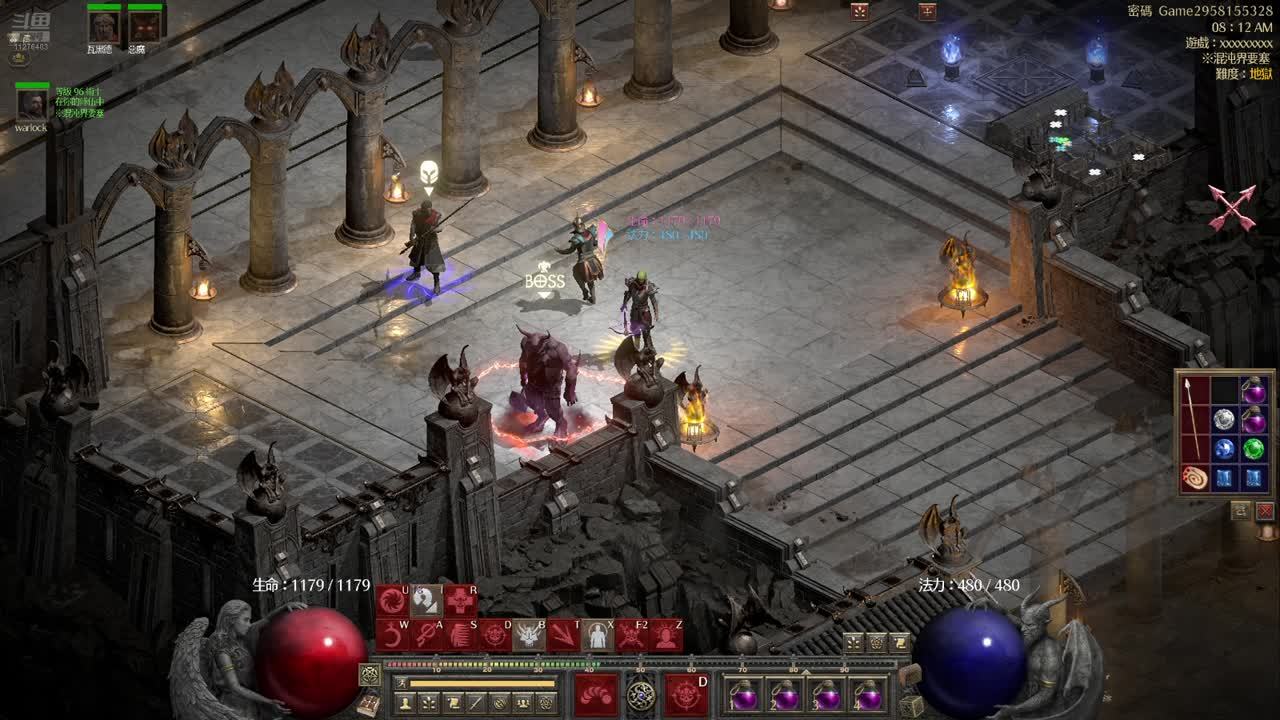Choose the demon skull skill bound to B
The height and width of the screenshot is (720, 1280).
click(528, 635)
